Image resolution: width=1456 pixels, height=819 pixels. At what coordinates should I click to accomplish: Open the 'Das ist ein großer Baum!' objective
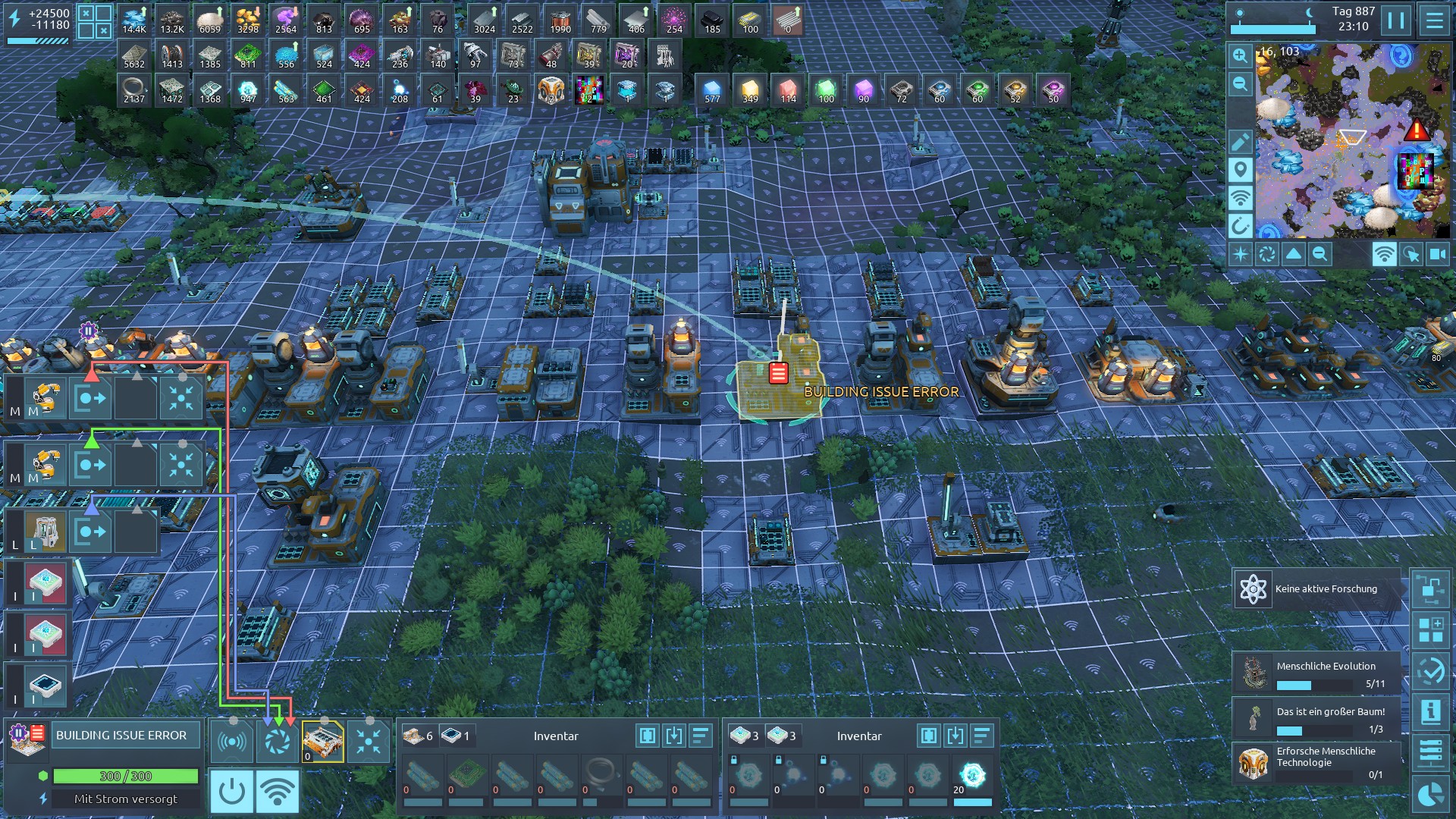click(x=1317, y=719)
